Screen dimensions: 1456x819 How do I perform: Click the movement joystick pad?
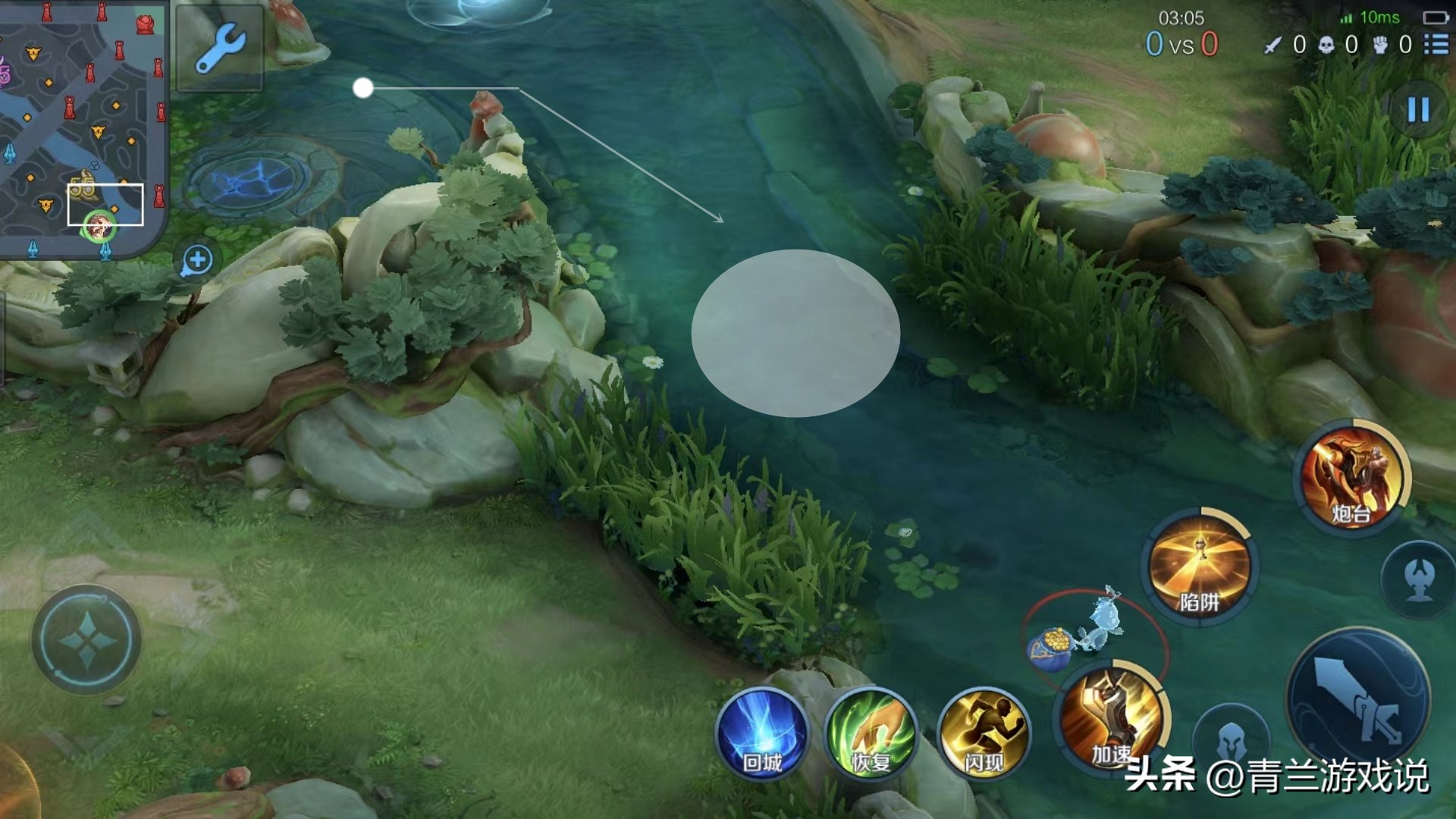click(86, 639)
